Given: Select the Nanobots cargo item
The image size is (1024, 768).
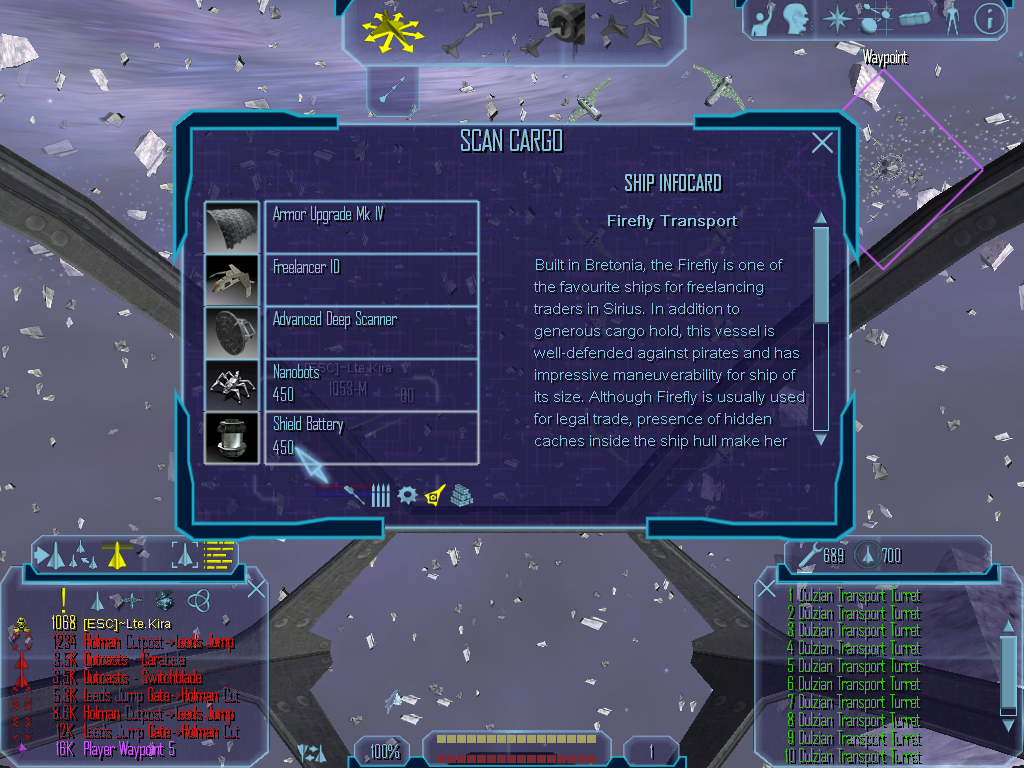Looking at the screenshot, I should pyautogui.click(x=371, y=384).
